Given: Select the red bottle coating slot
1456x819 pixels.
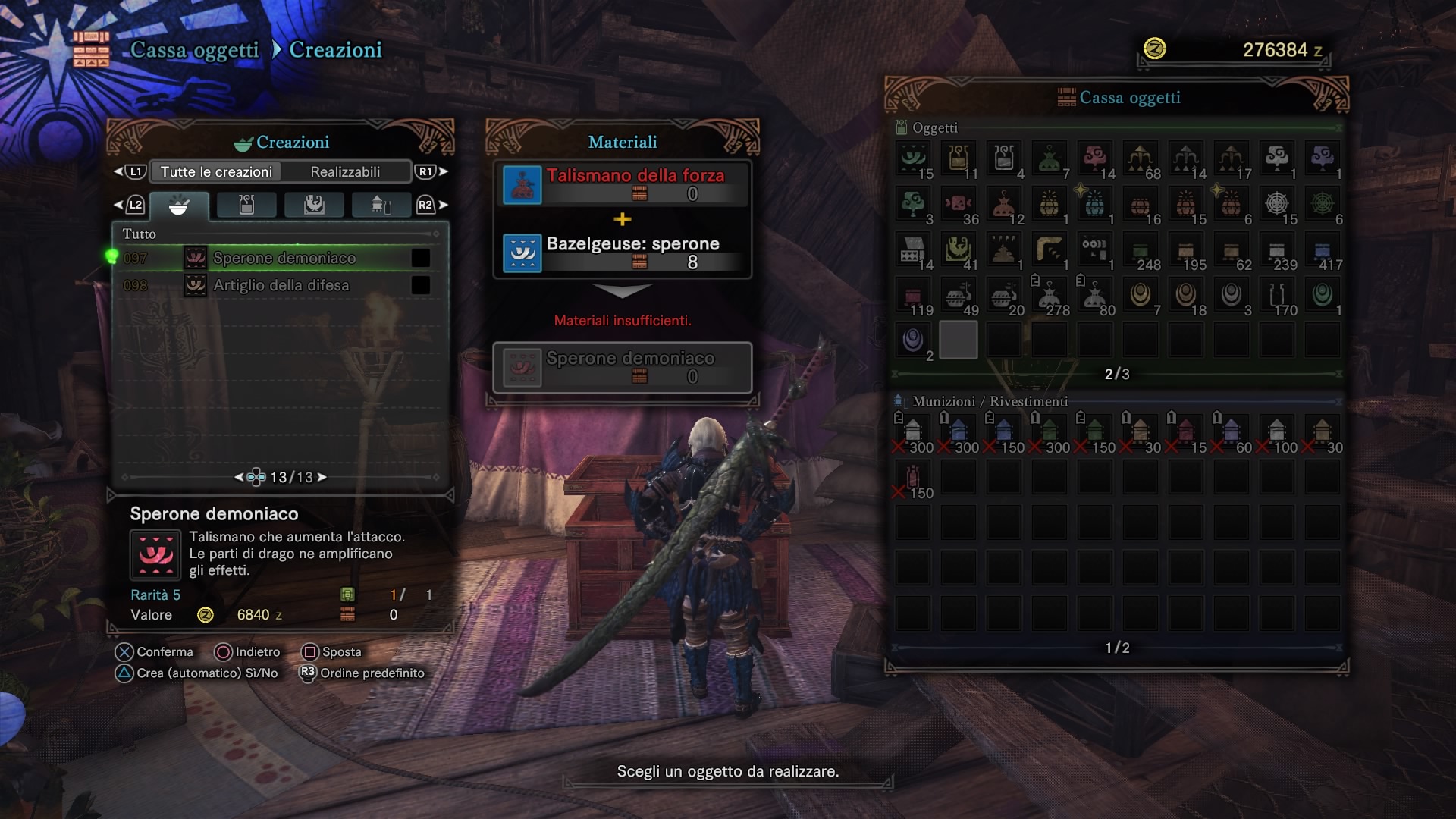Looking at the screenshot, I should pos(913,478).
